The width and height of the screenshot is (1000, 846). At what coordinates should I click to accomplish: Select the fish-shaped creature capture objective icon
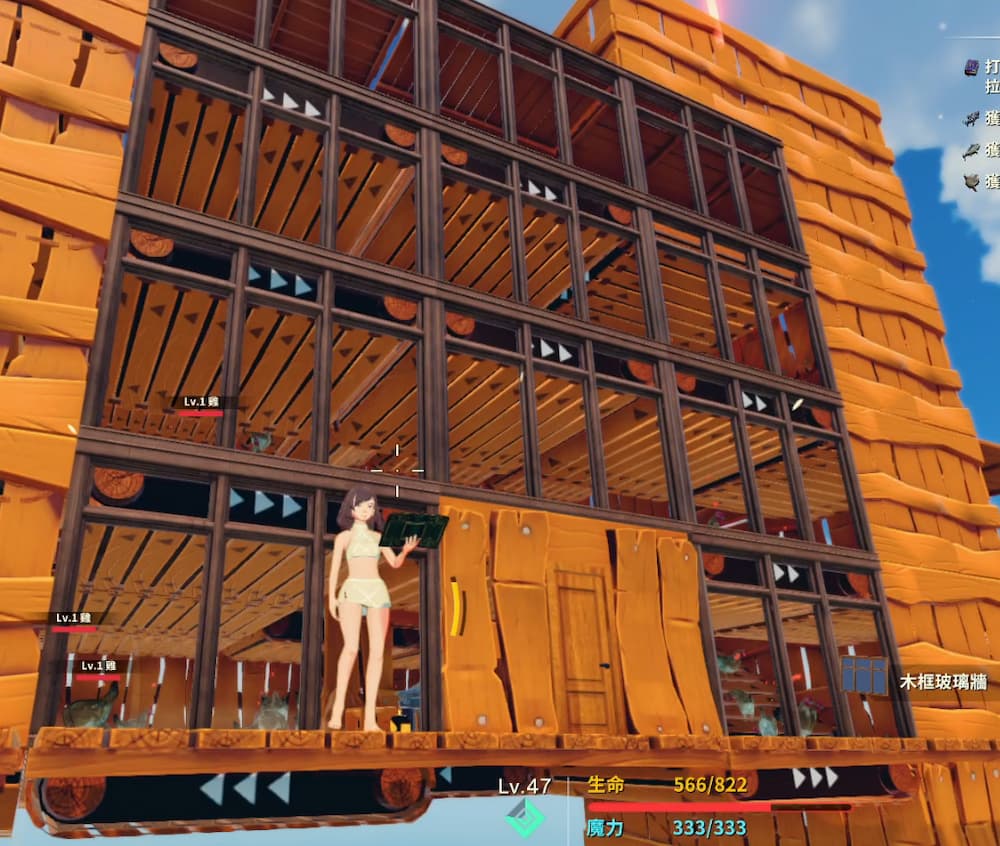(x=970, y=151)
